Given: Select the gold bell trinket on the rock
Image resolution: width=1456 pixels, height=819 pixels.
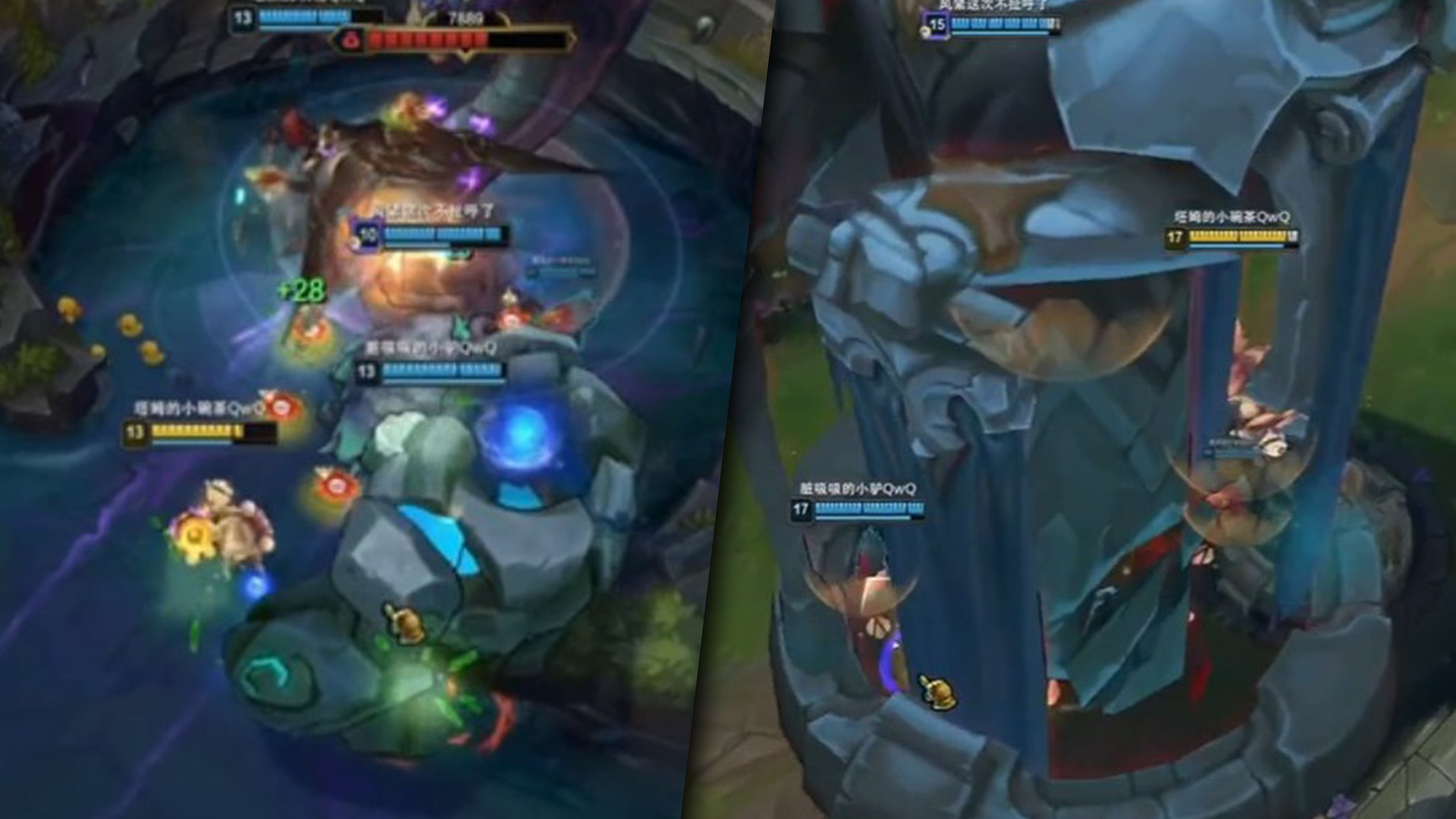Looking at the screenshot, I should pyautogui.click(x=404, y=624).
